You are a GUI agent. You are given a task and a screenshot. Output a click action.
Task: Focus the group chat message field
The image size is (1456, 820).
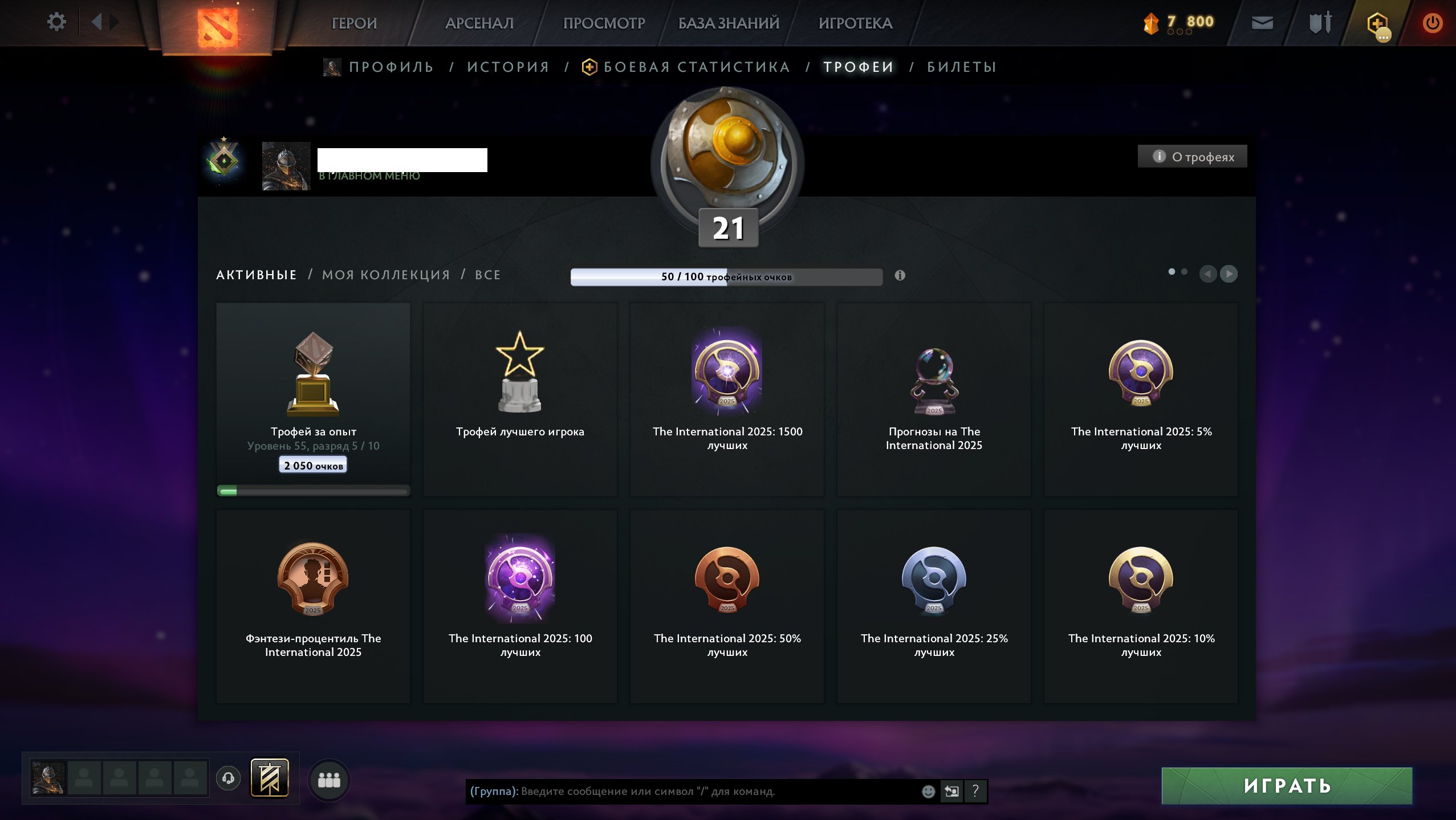[713, 792]
